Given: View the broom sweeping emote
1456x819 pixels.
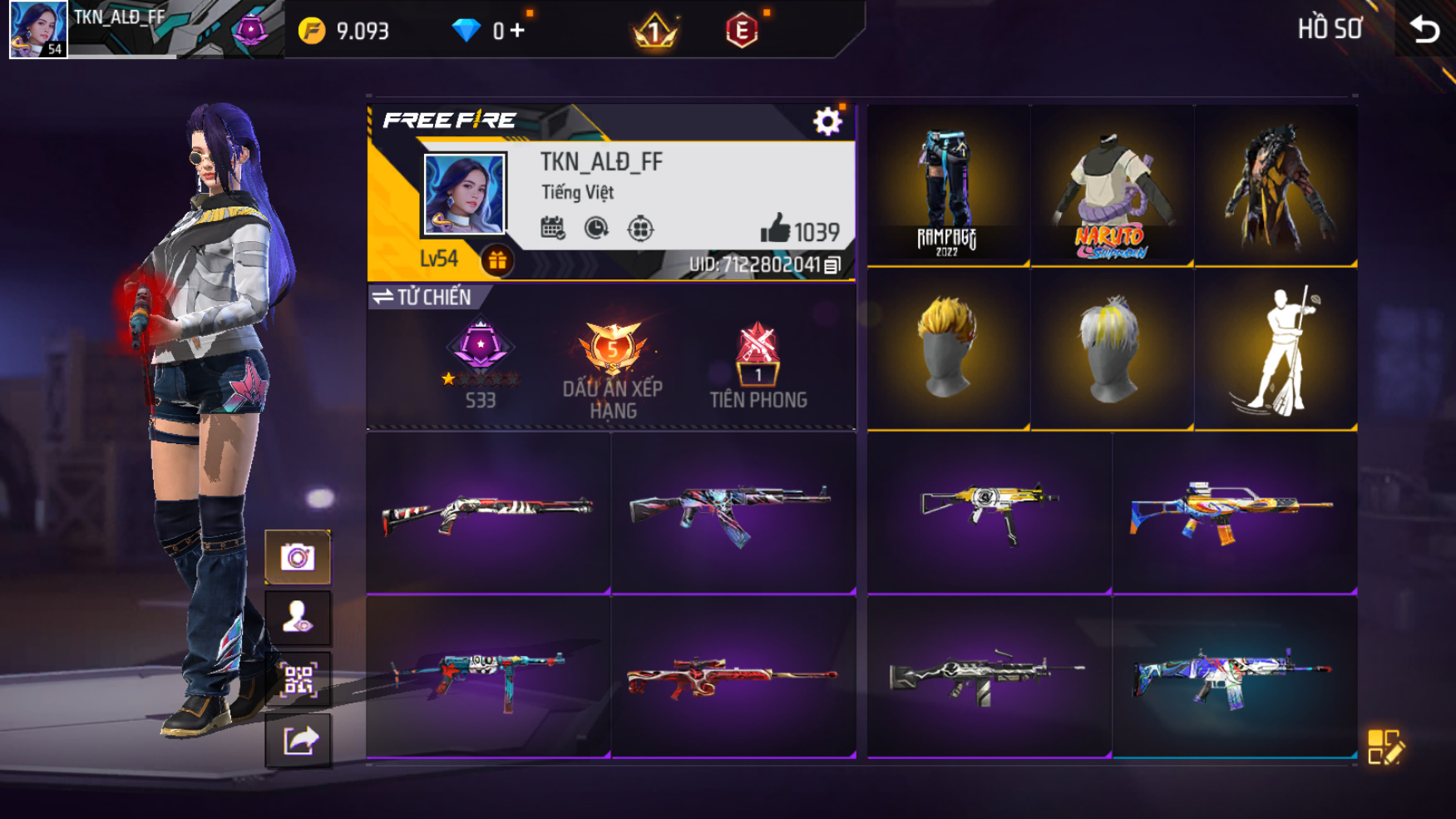Looking at the screenshot, I should pos(1276,349).
